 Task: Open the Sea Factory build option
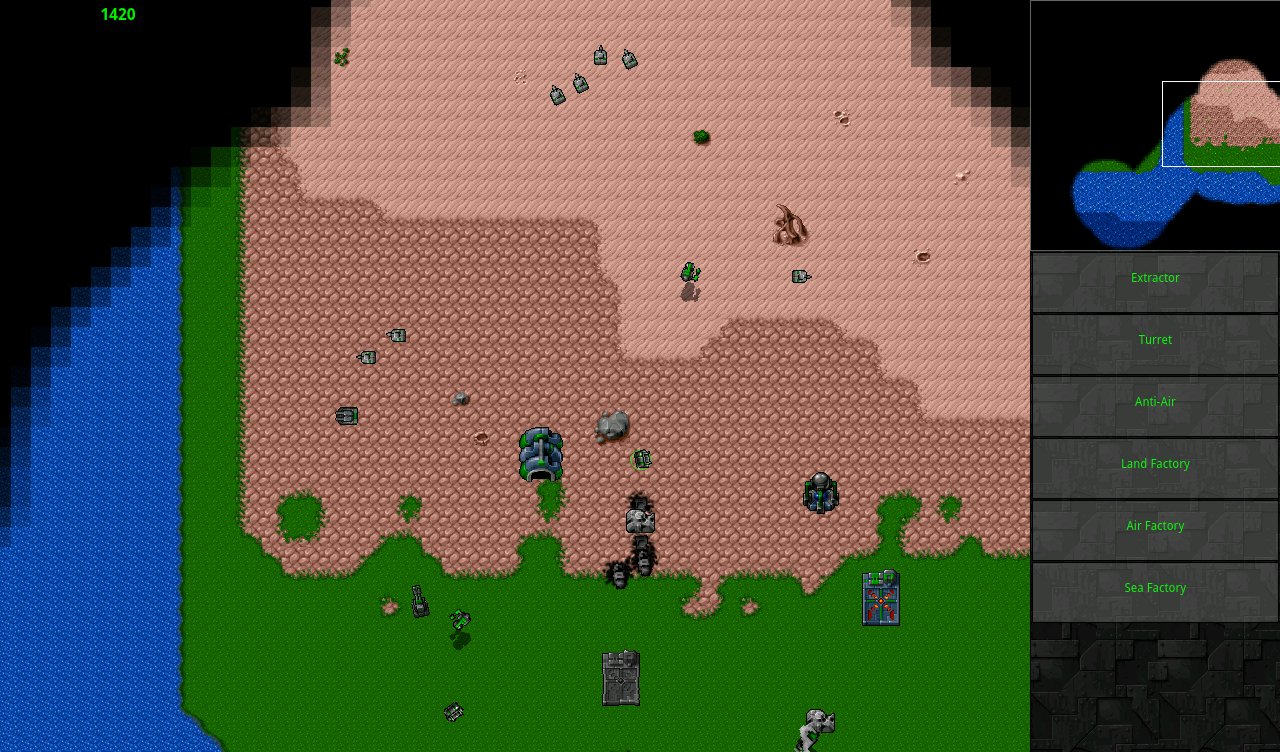1155,588
